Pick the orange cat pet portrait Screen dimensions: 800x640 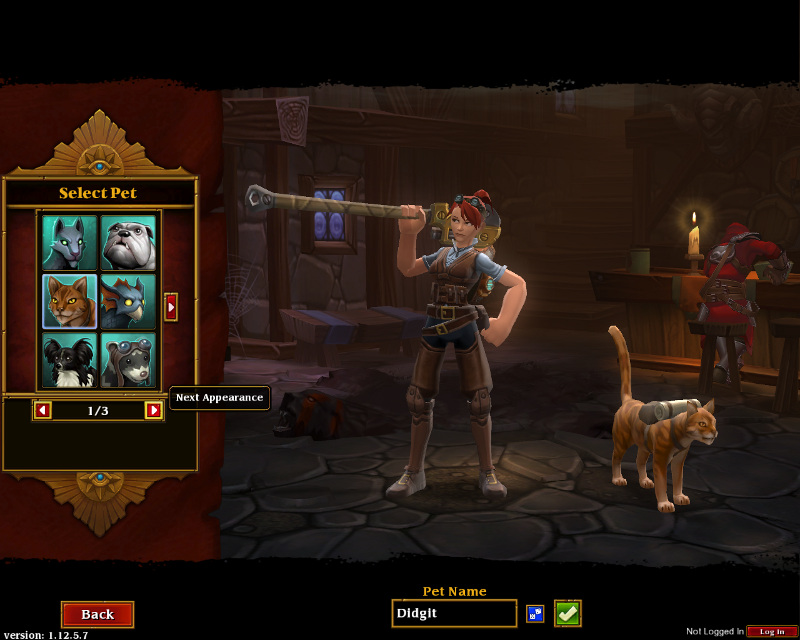tap(70, 301)
